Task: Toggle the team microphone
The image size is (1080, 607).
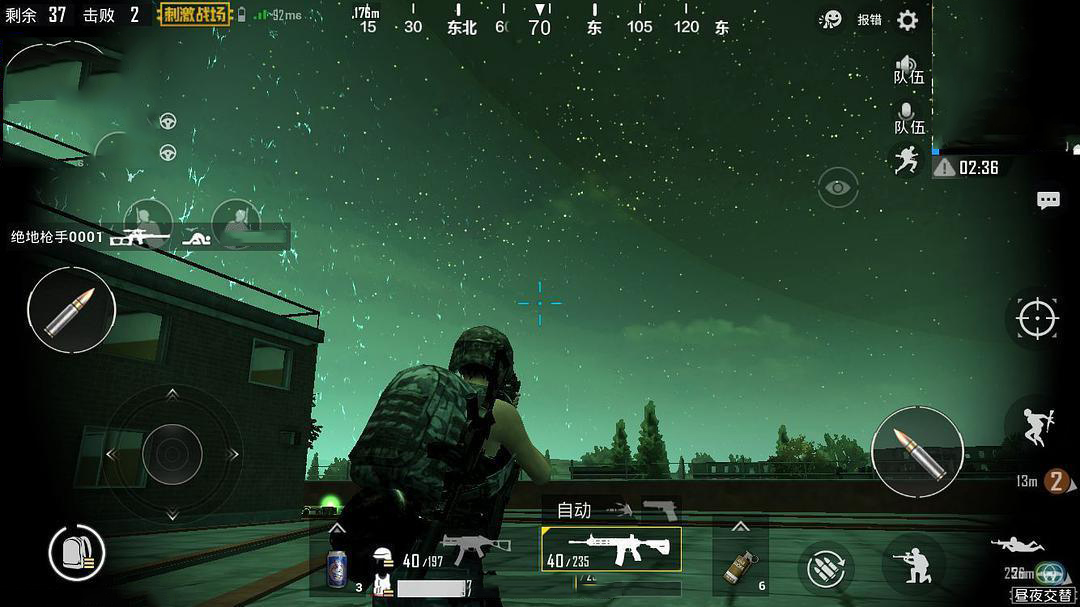Action: (908, 118)
